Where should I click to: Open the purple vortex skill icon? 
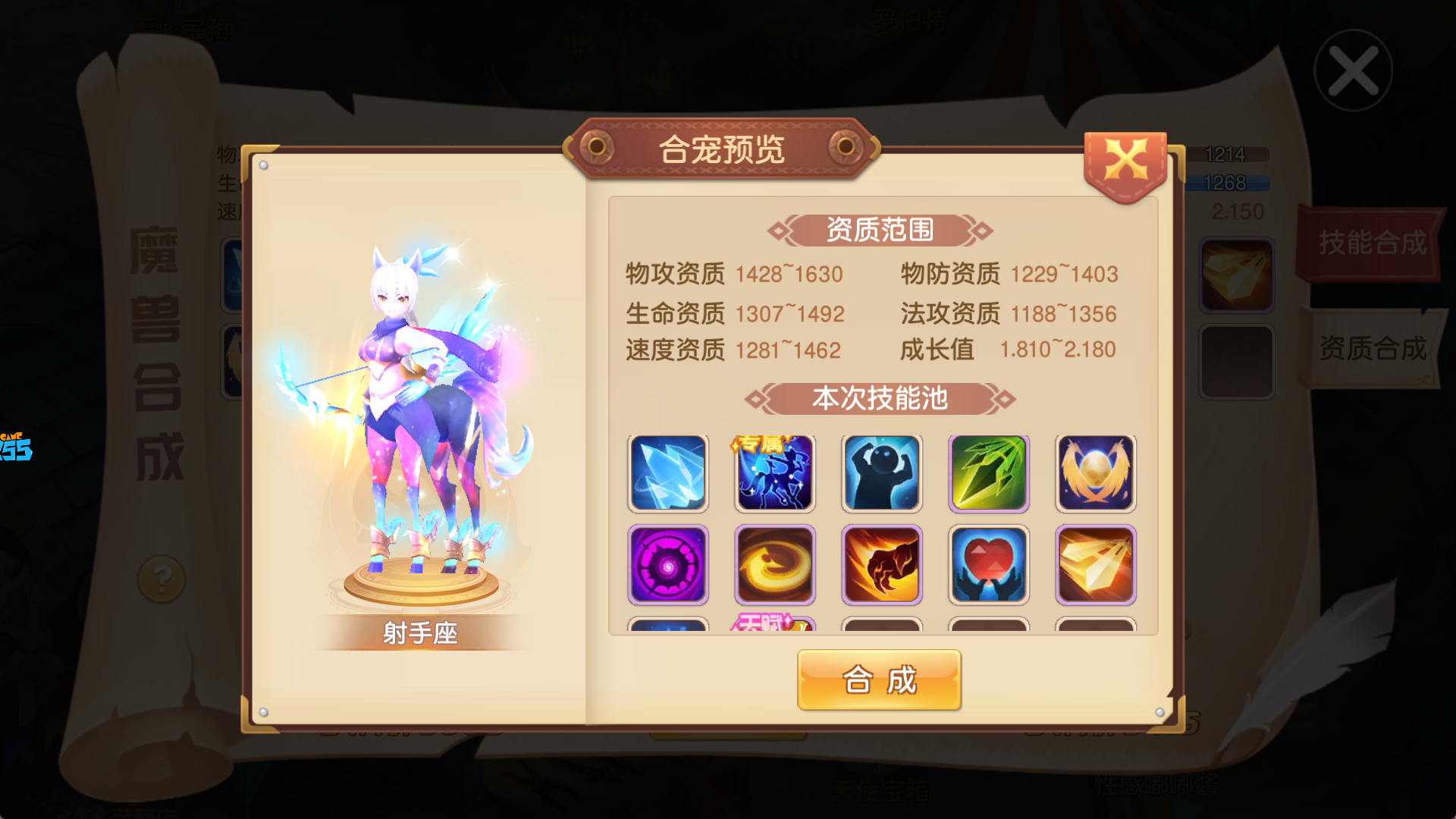(x=667, y=564)
